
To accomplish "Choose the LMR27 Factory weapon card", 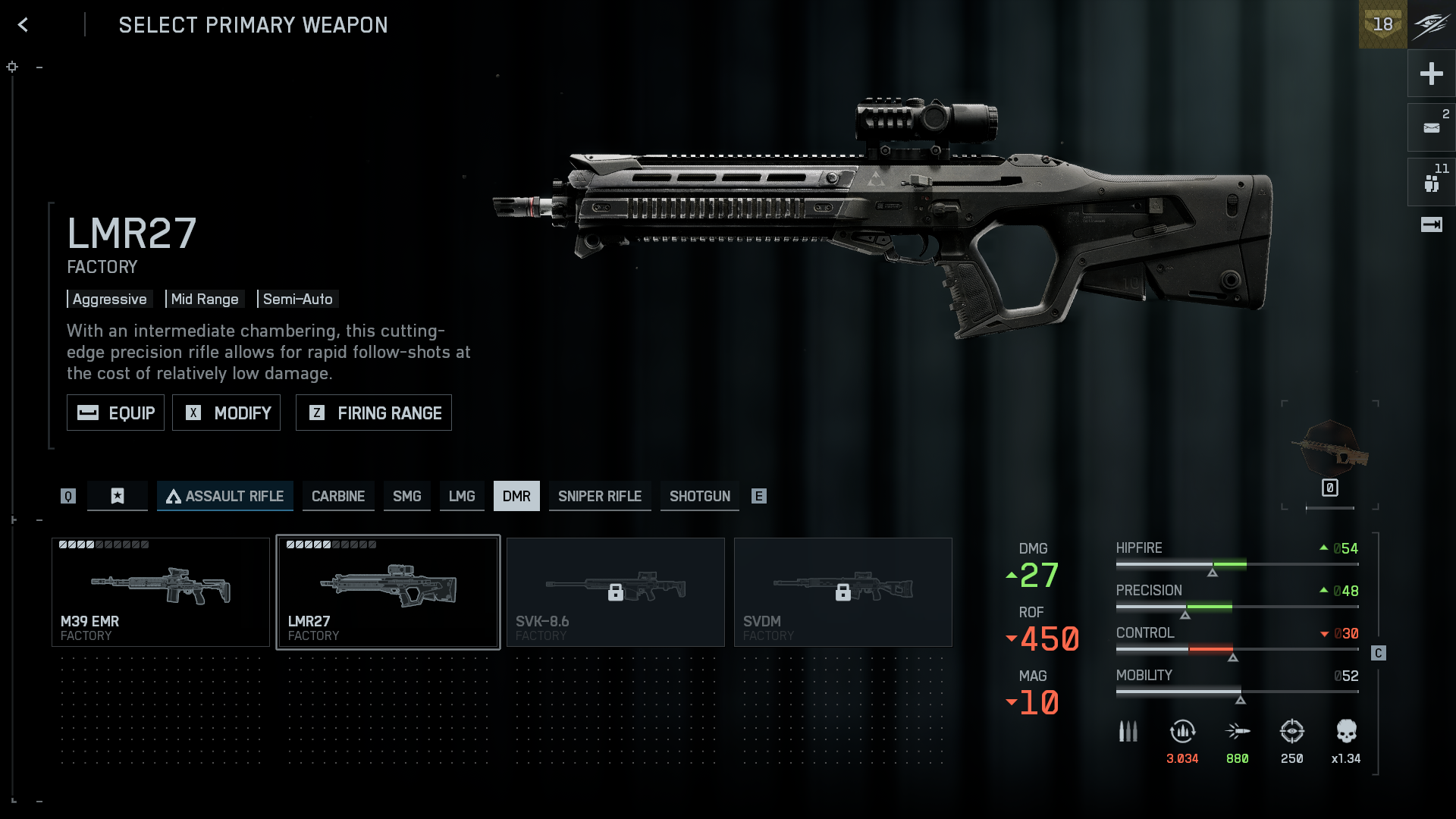I will 388,592.
